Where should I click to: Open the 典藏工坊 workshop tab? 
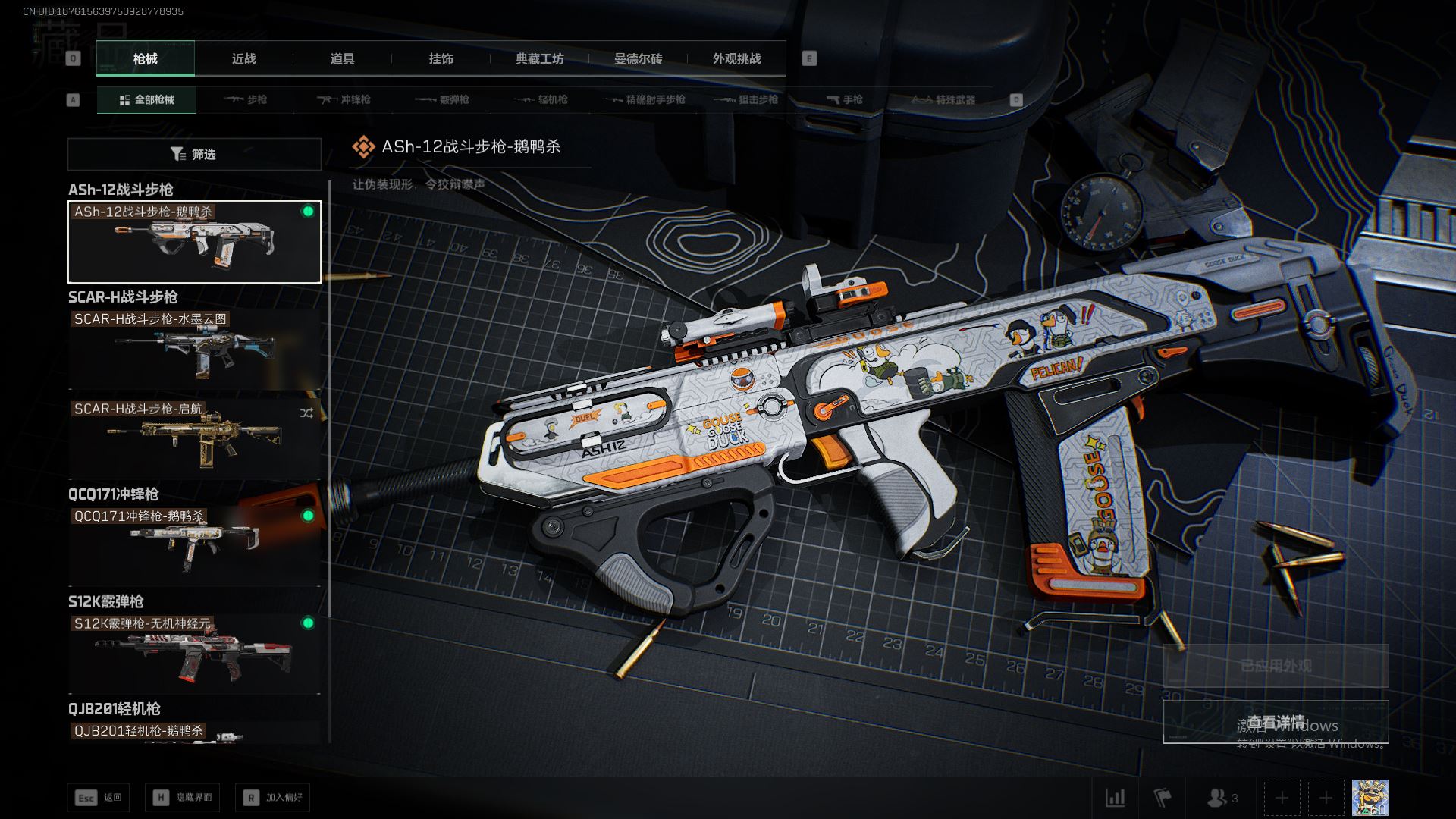pos(539,58)
